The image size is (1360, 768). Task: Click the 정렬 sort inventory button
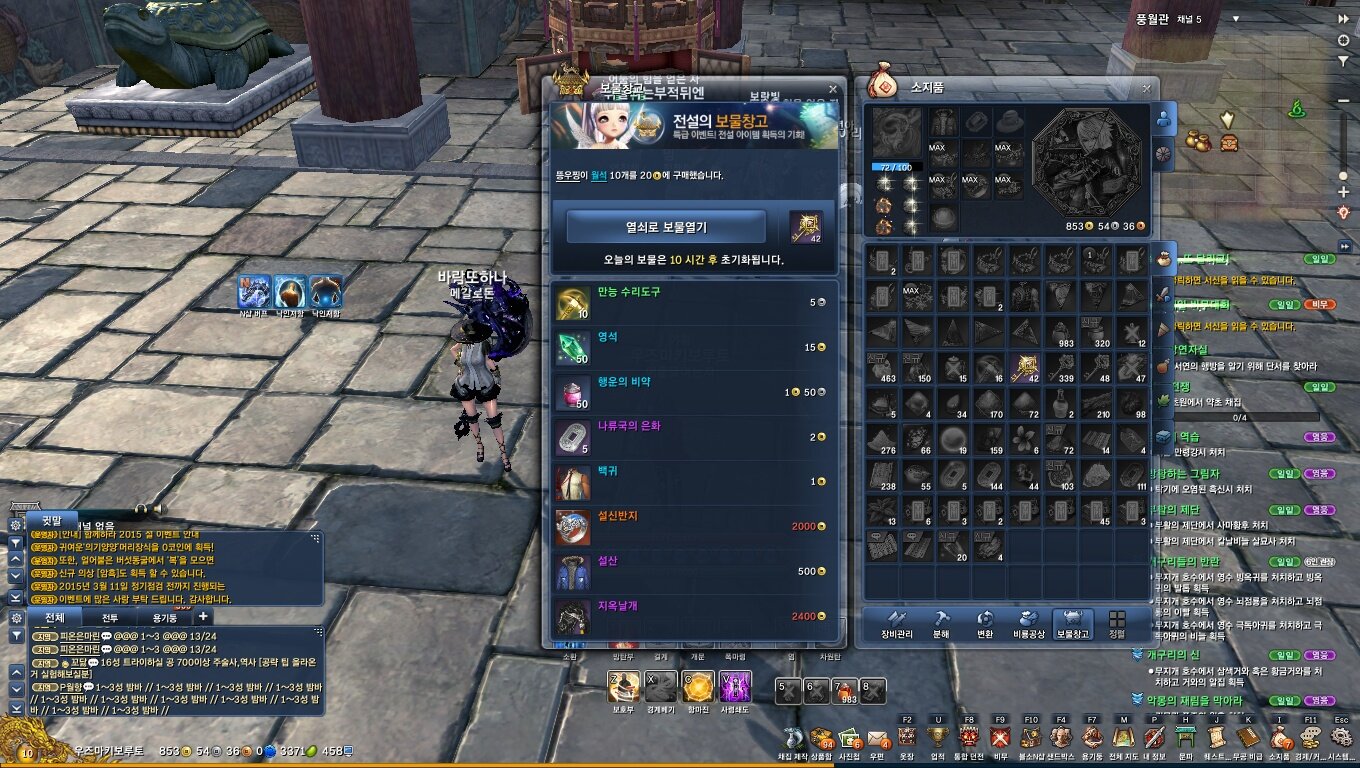pos(1117,625)
